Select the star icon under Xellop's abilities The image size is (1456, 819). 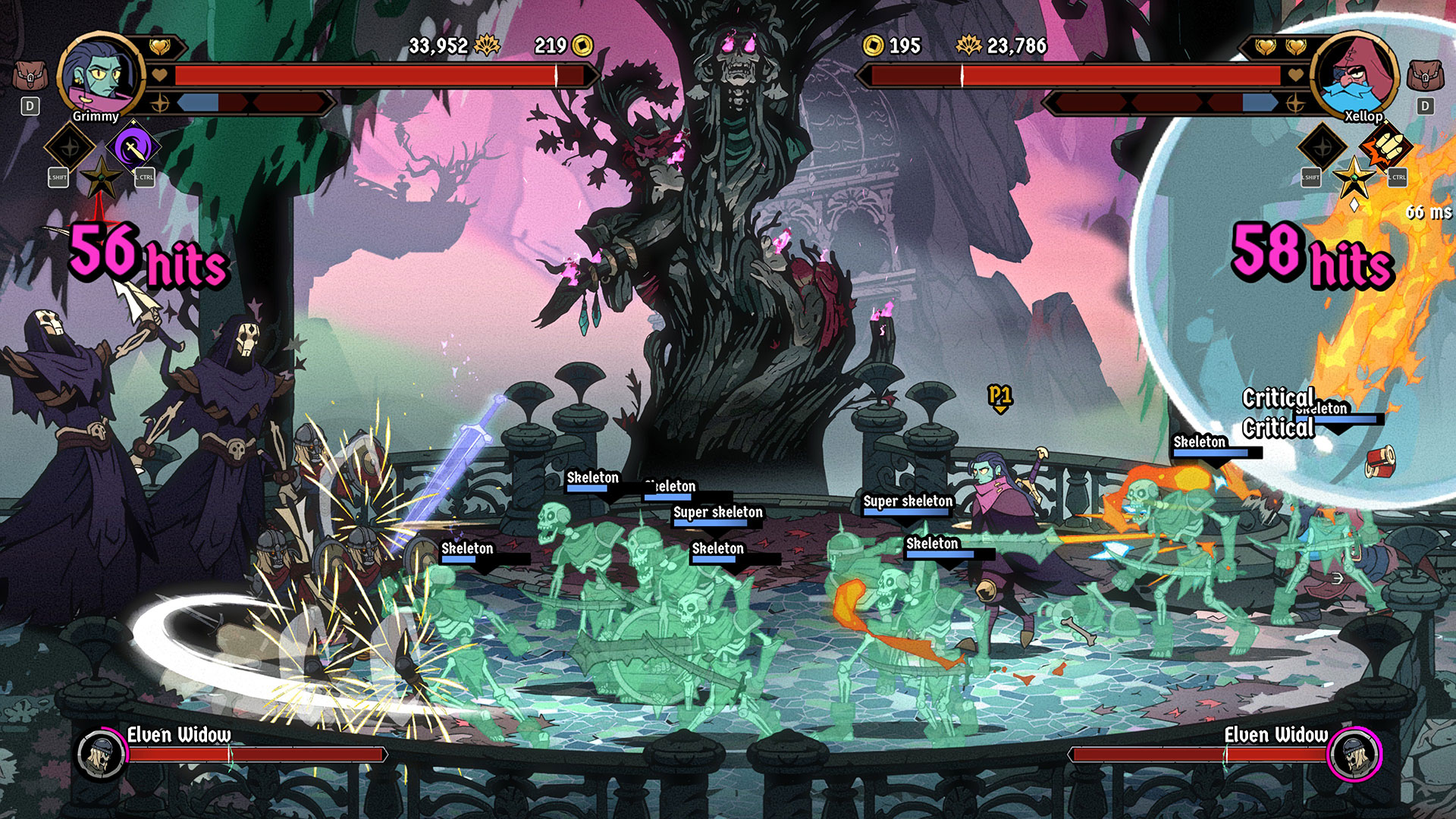pos(1354,179)
